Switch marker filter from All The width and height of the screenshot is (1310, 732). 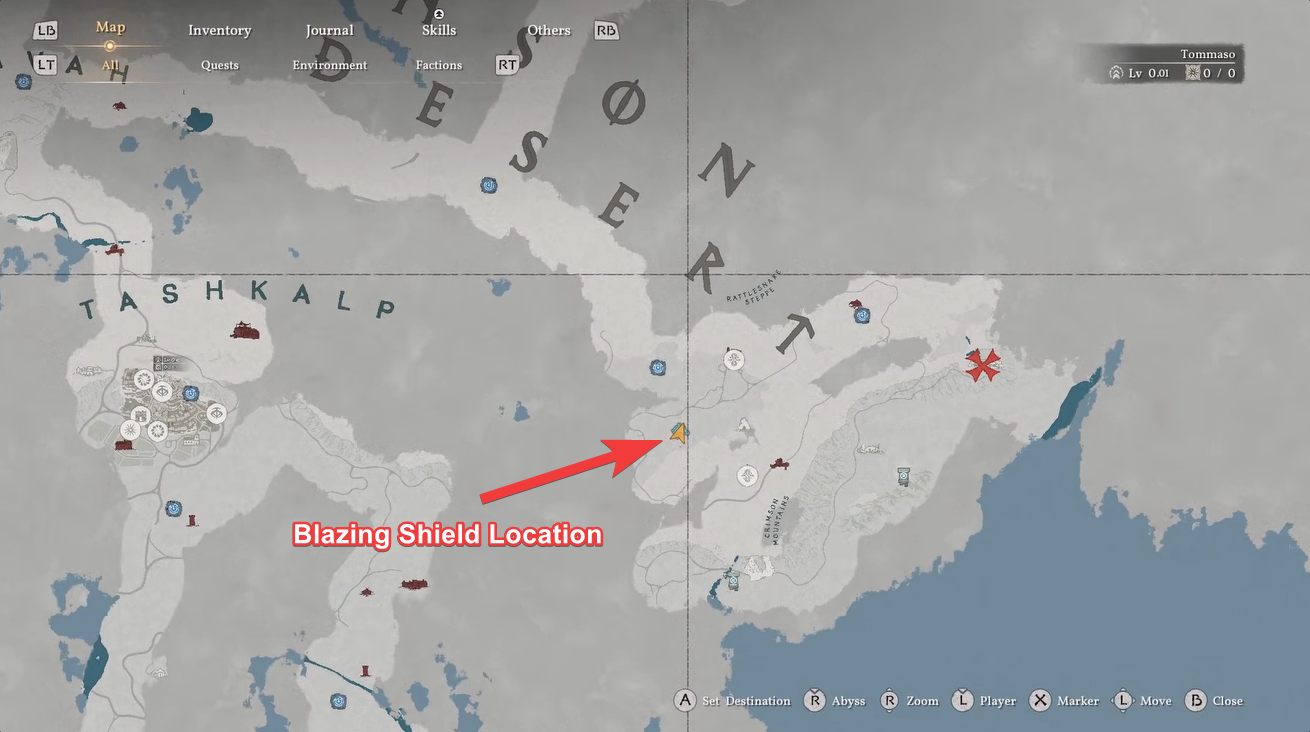110,64
